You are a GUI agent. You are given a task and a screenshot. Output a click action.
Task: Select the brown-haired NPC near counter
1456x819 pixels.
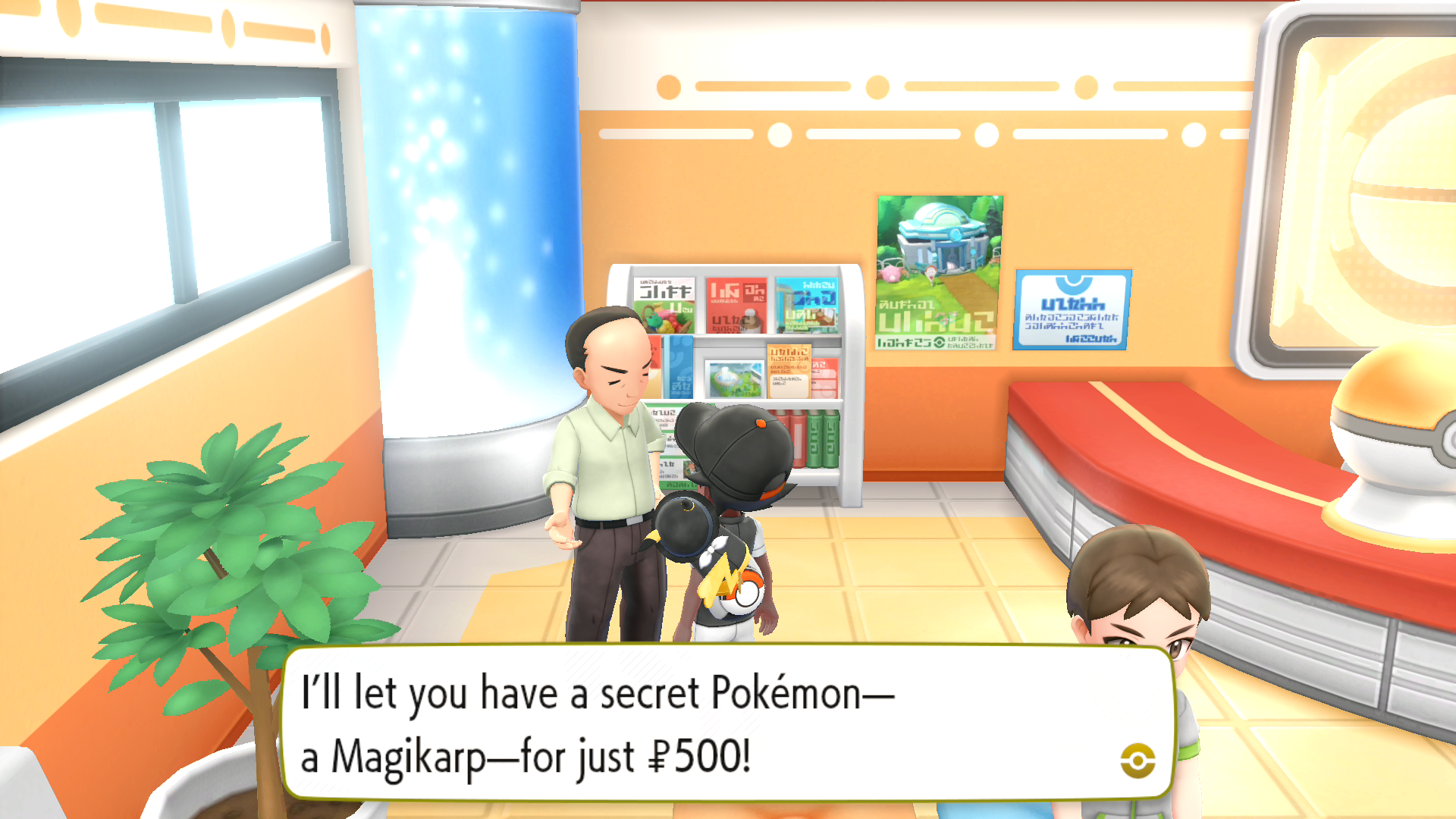tap(1137, 599)
